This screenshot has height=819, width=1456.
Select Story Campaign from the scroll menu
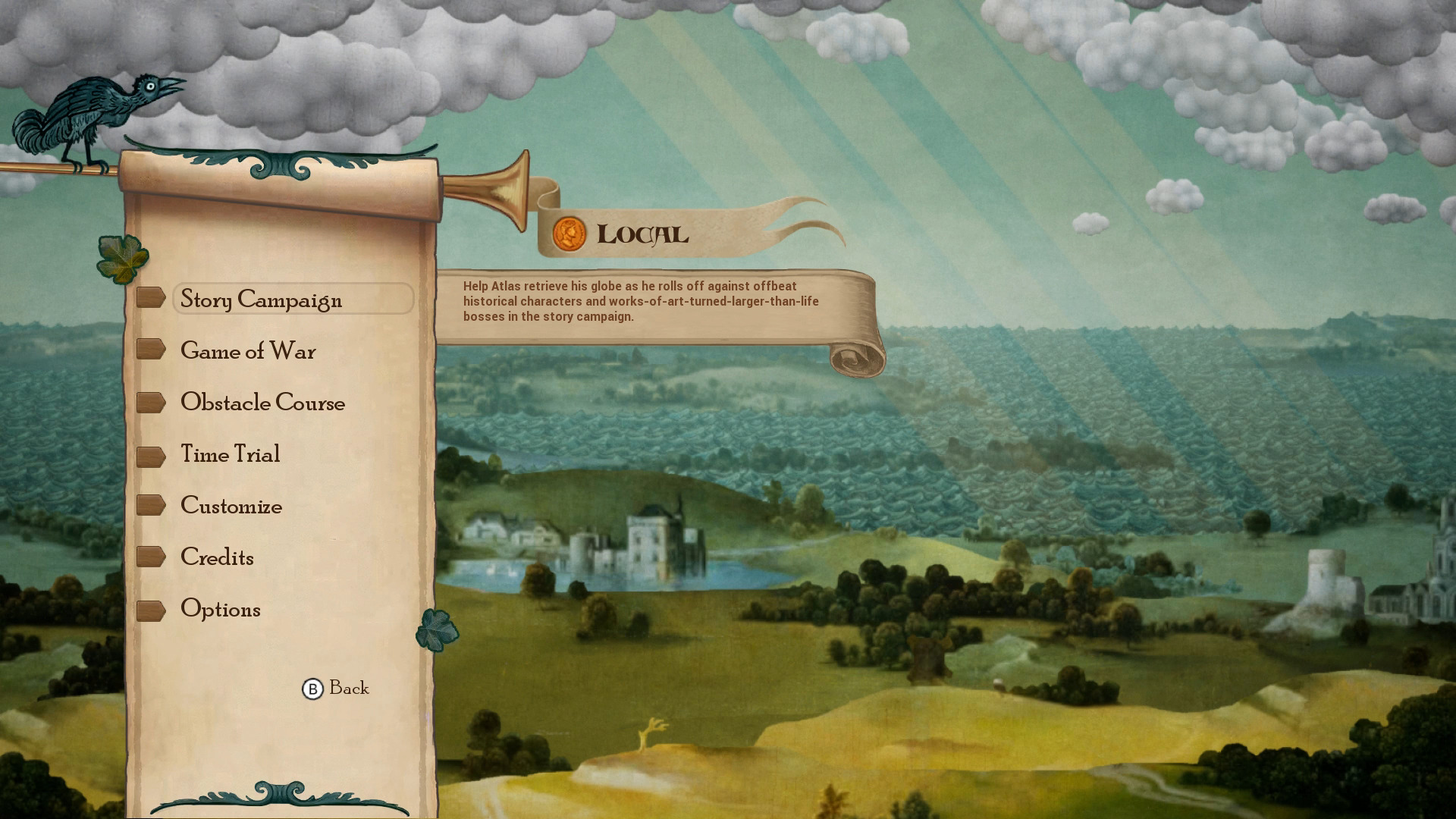click(x=261, y=300)
